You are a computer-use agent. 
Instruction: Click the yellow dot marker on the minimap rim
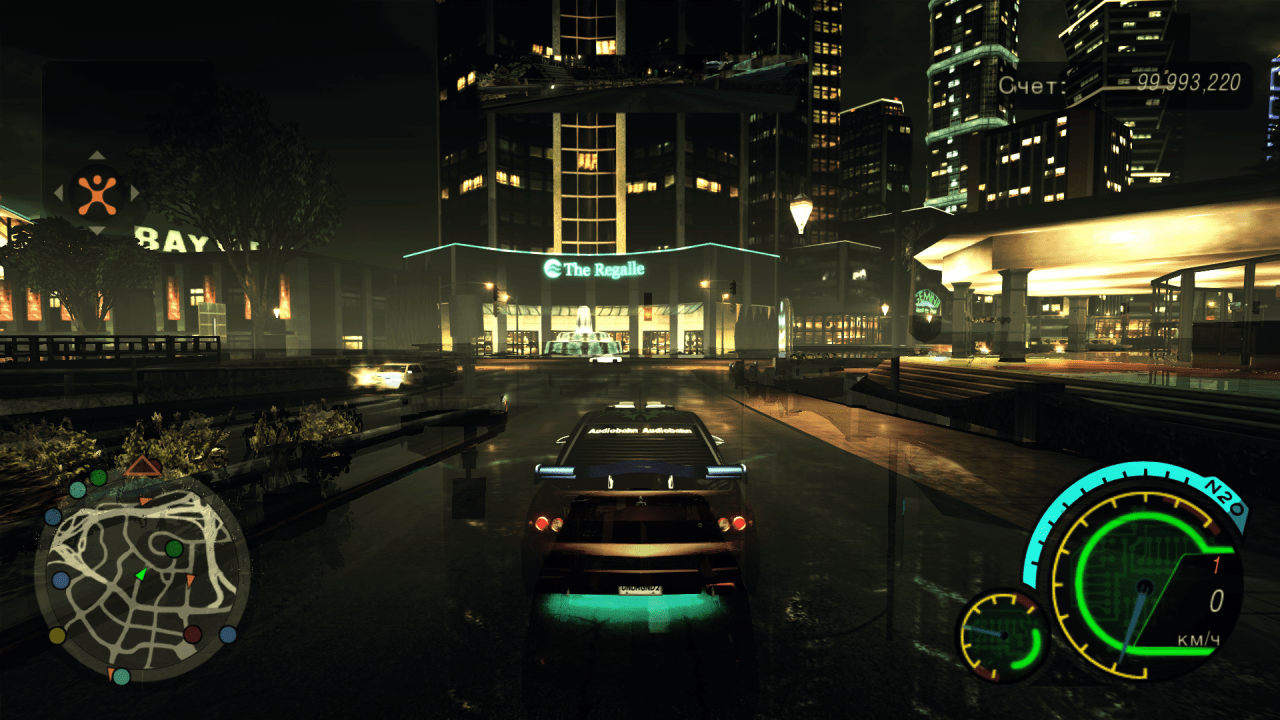coord(57,635)
